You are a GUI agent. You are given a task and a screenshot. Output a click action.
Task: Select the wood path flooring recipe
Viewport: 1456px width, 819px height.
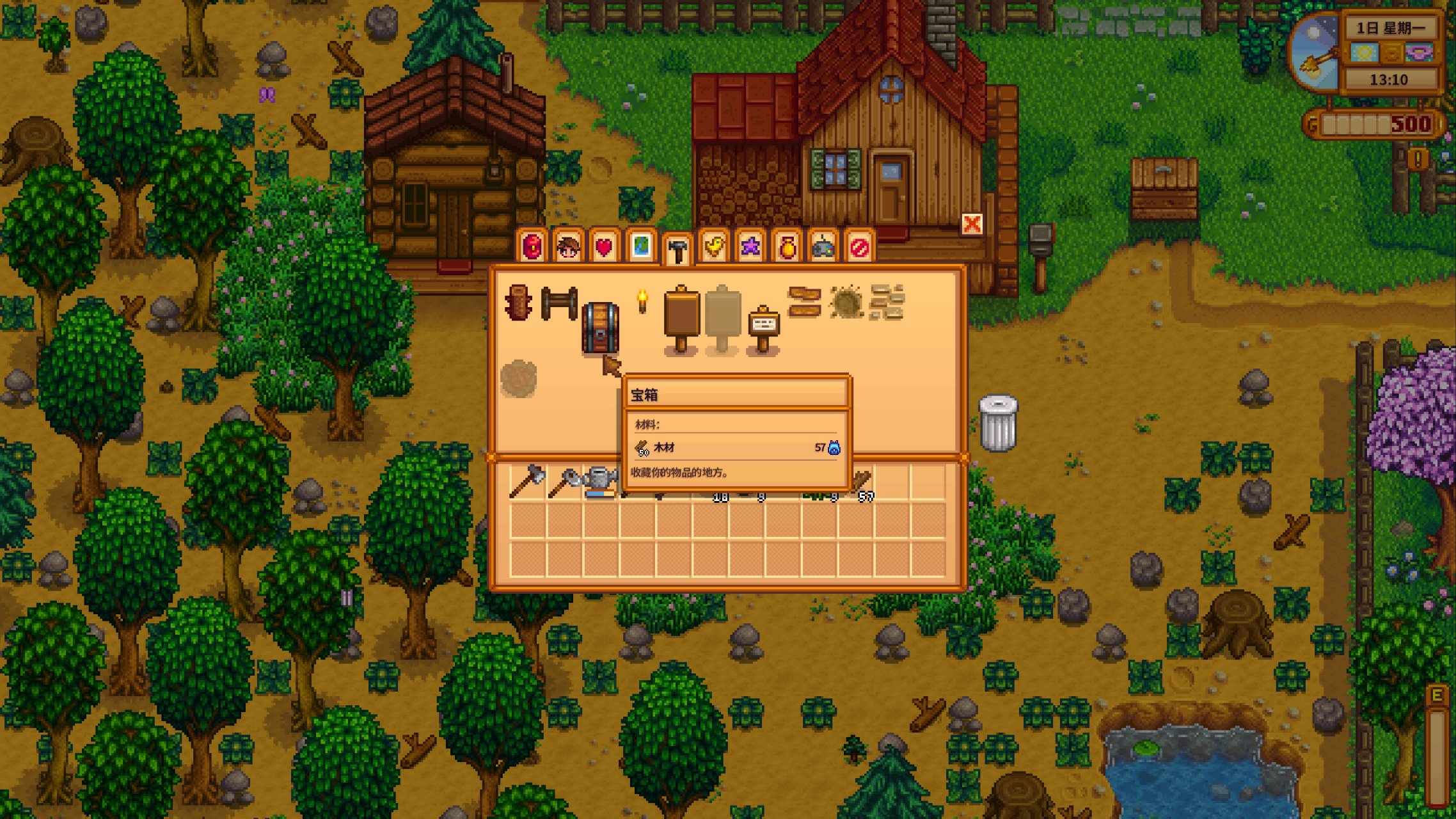pos(804,302)
